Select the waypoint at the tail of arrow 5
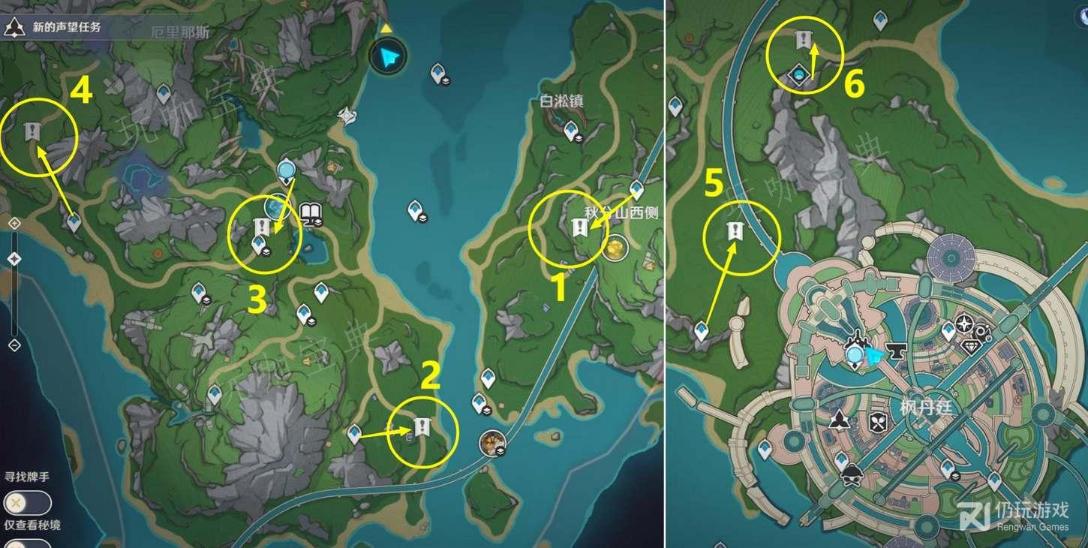 pos(703,329)
